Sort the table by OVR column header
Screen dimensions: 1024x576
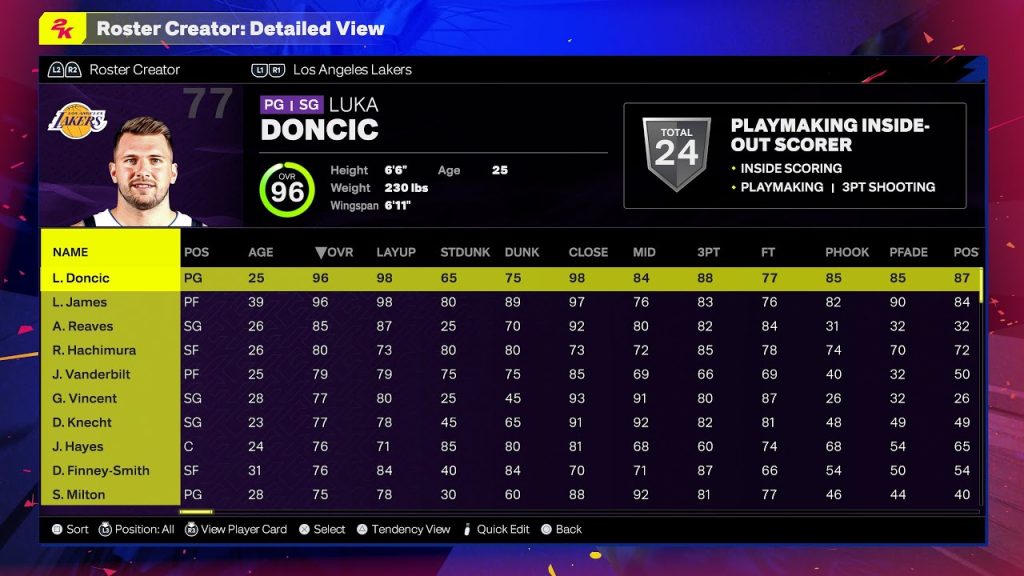[334, 252]
